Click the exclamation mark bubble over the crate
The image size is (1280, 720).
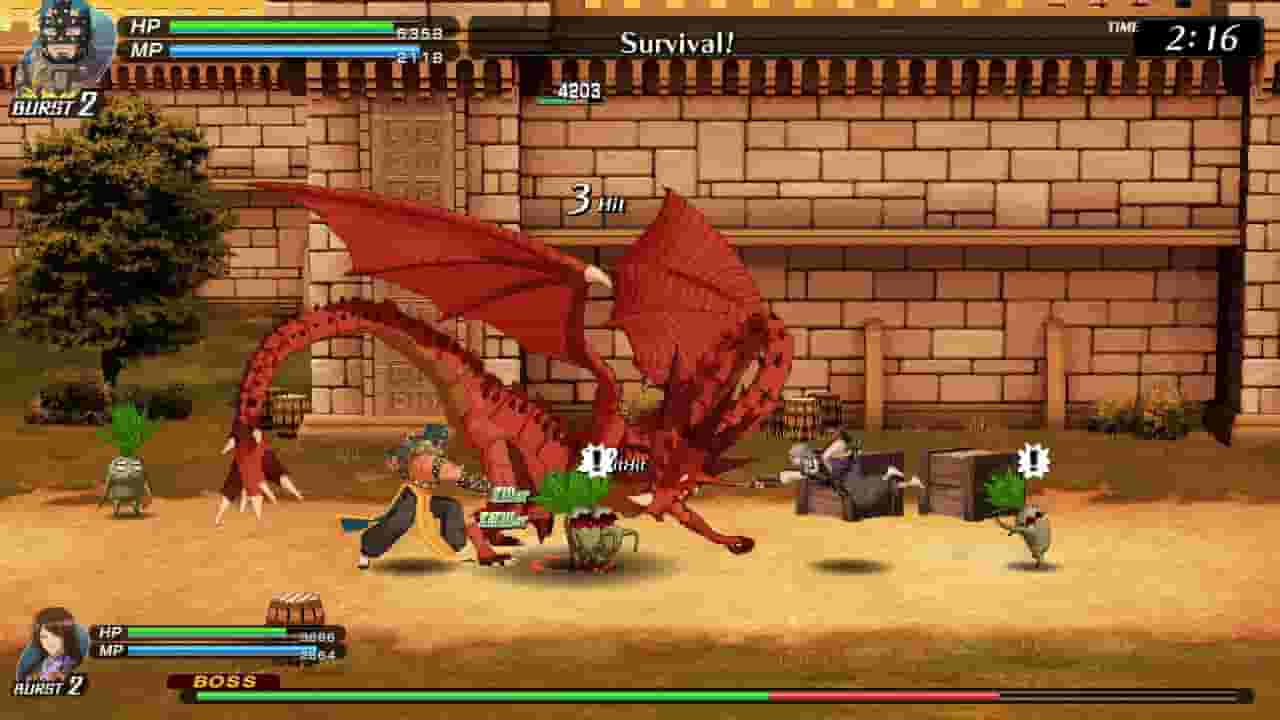point(1036,461)
